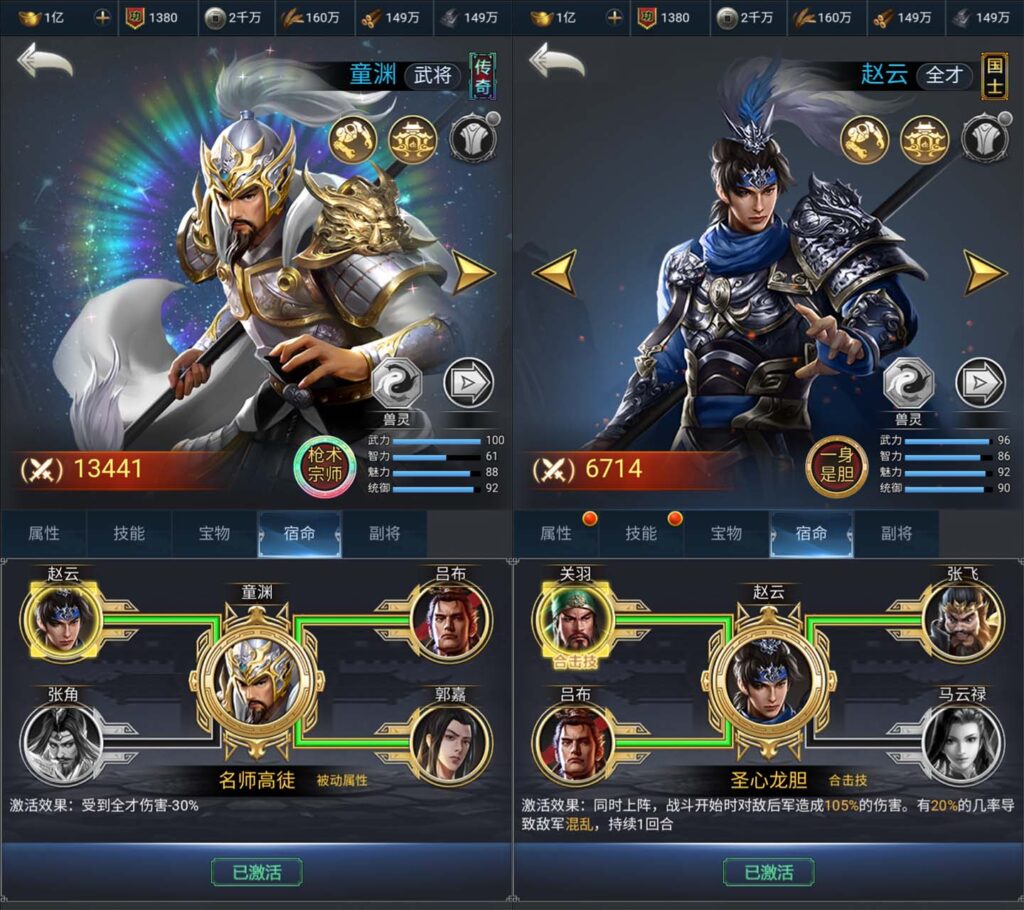Click the 吕布 portrait linked to 童渊

click(x=451, y=620)
